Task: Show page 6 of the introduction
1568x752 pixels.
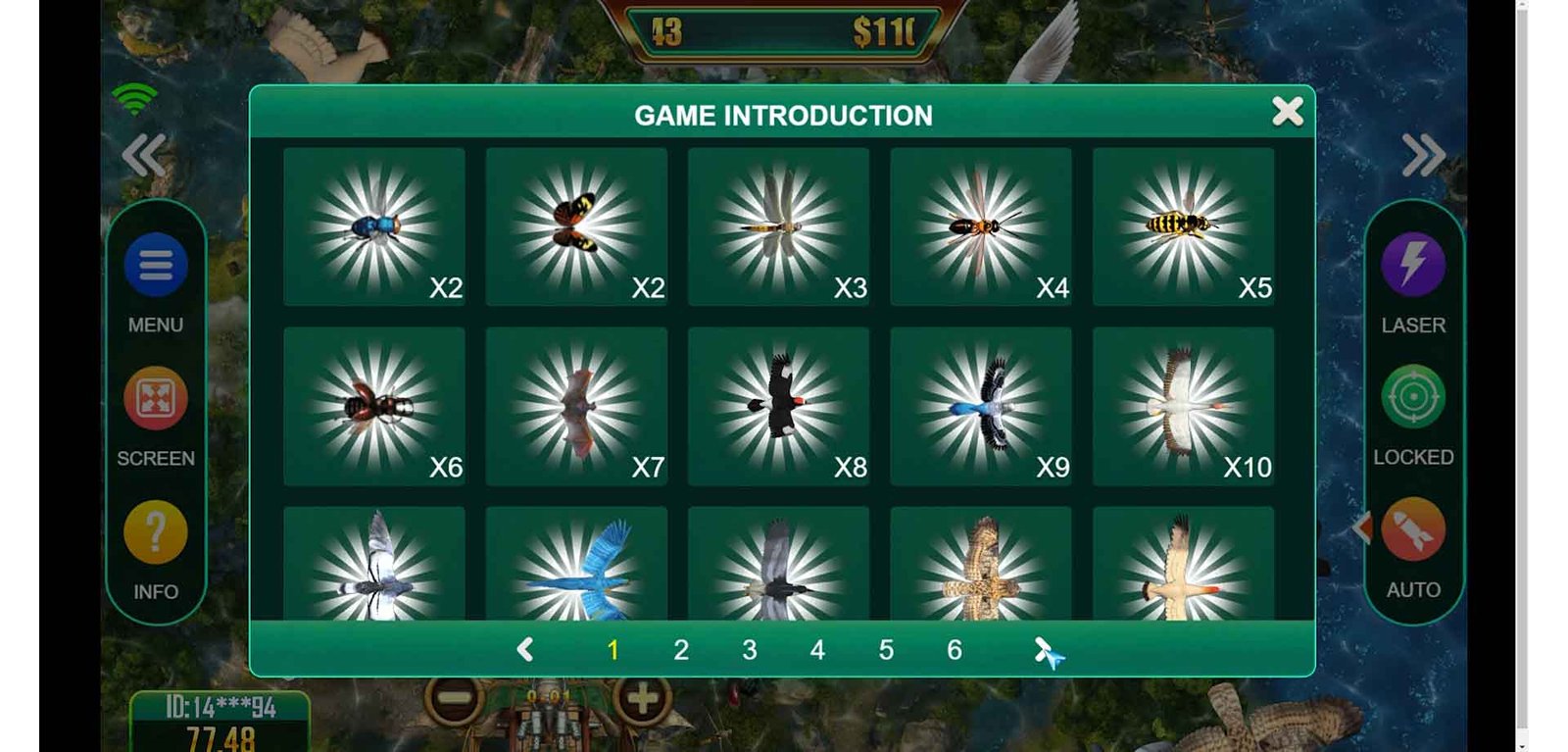Action: (x=955, y=649)
